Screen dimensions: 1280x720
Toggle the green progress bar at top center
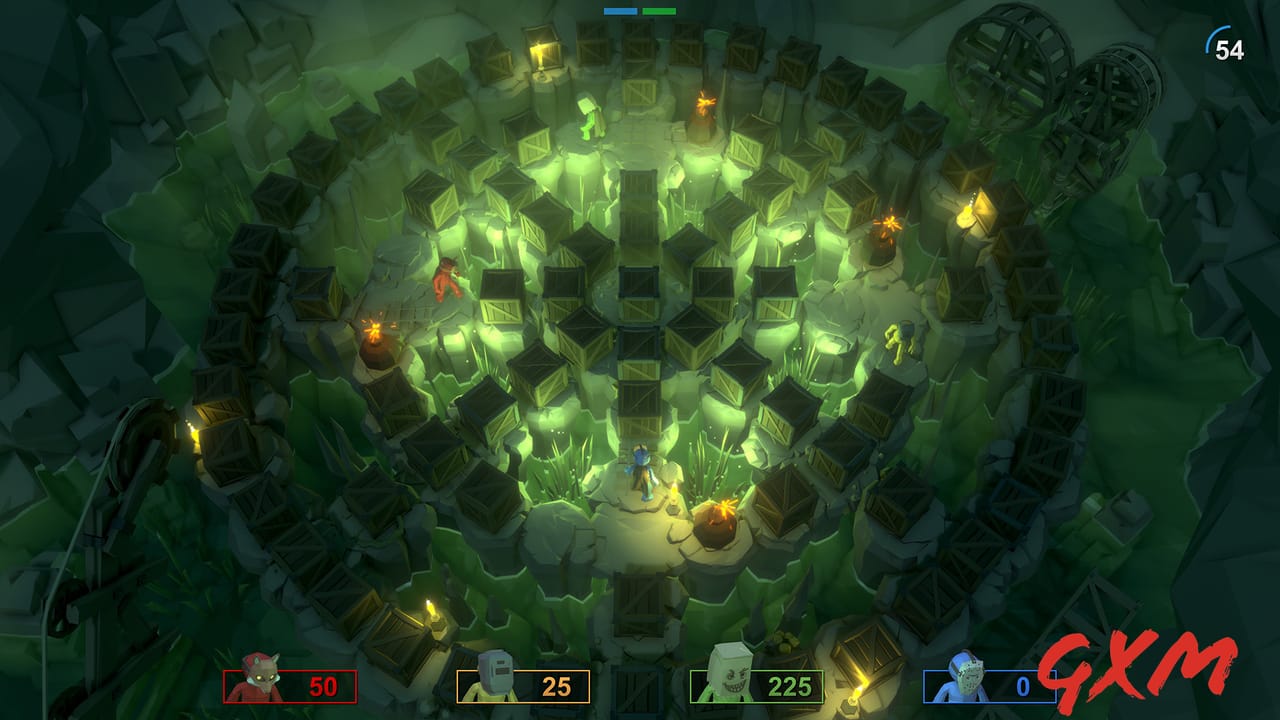[x=662, y=10]
